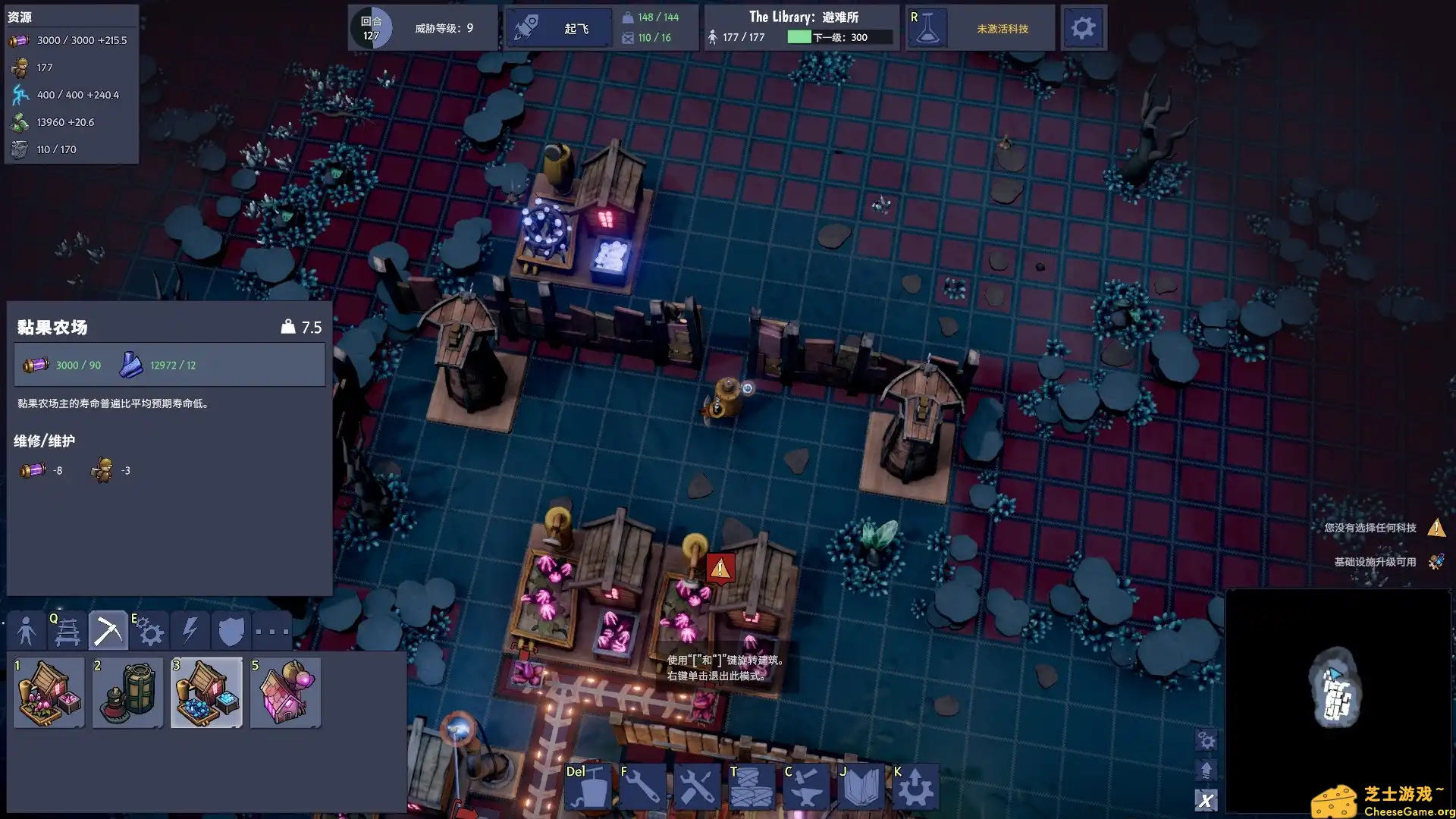1456x819 pixels.
Task: Open the anvil and hammer tool
Action: tap(806, 787)
